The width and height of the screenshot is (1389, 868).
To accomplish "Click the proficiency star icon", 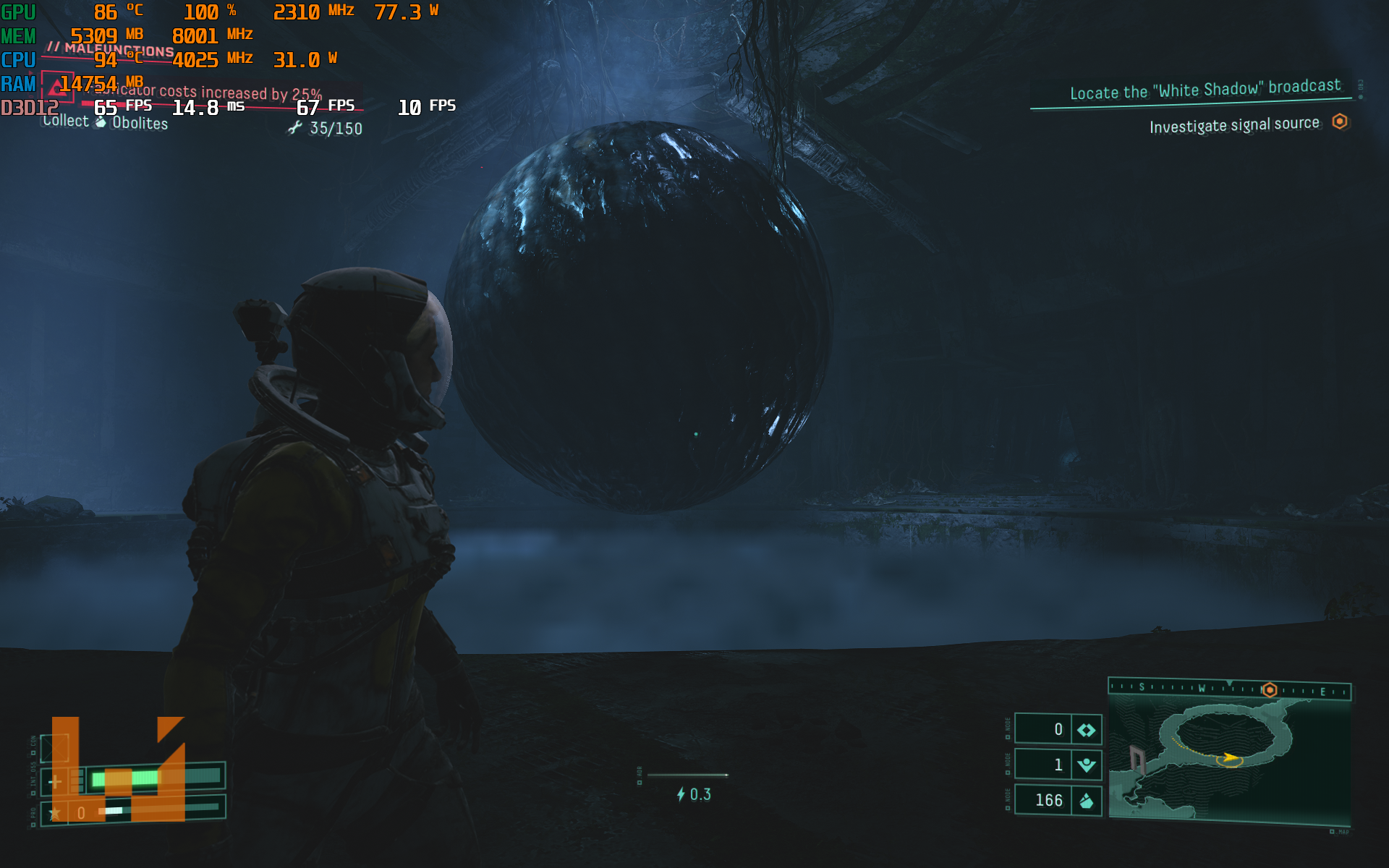I will [x=55, y=813].
